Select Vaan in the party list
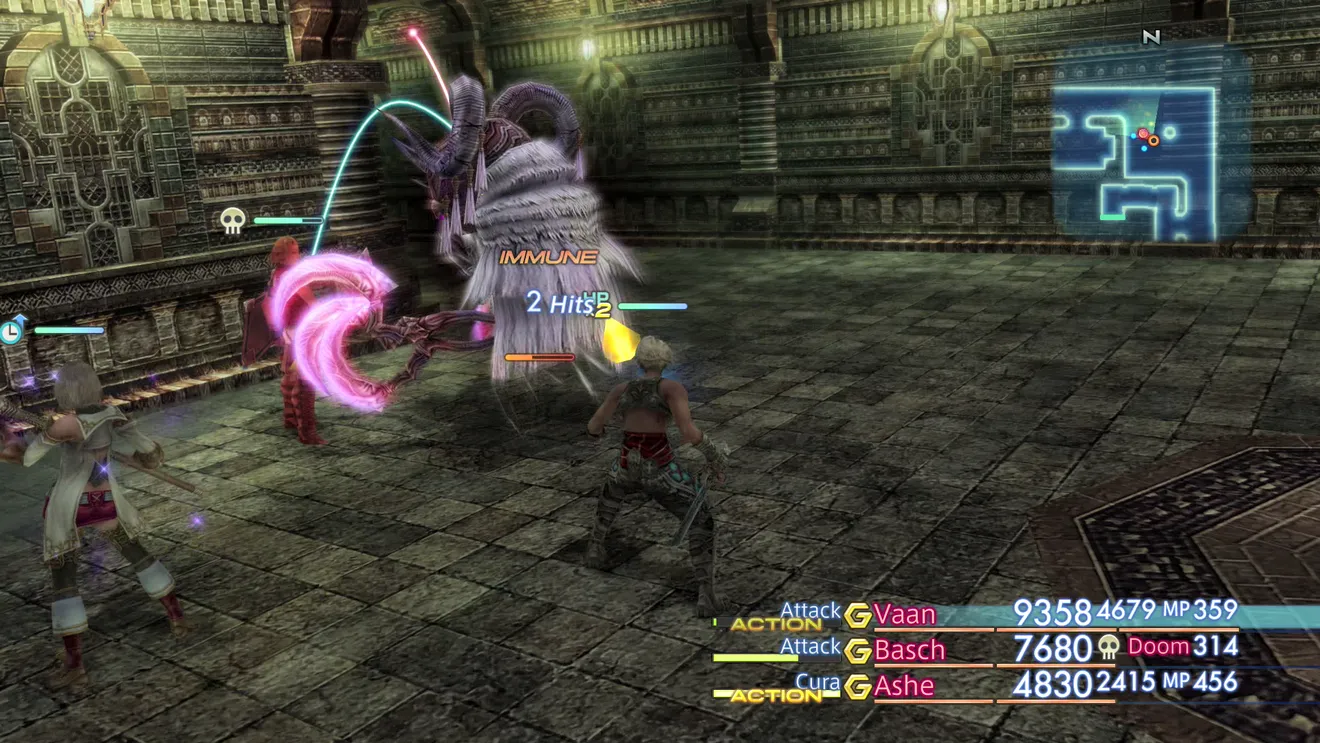The image size is (1320, 743). (x=905, y=614)
